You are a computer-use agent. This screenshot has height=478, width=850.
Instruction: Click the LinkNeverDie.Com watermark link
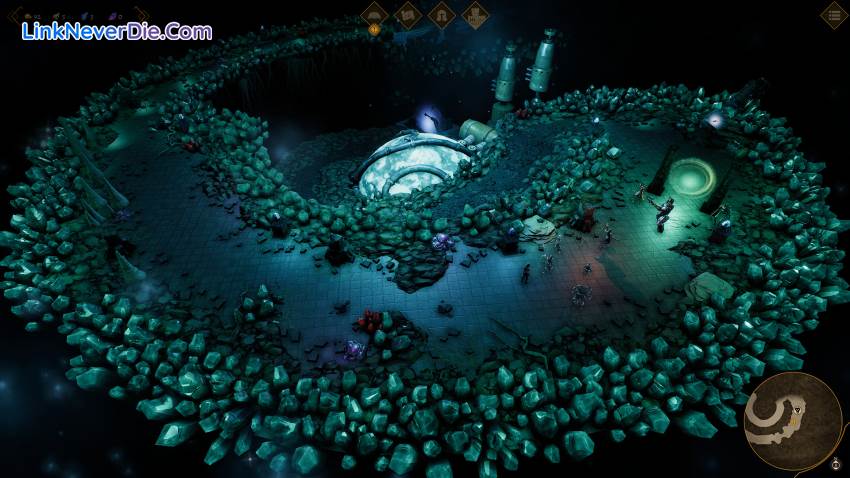click(x=117, y=32)
